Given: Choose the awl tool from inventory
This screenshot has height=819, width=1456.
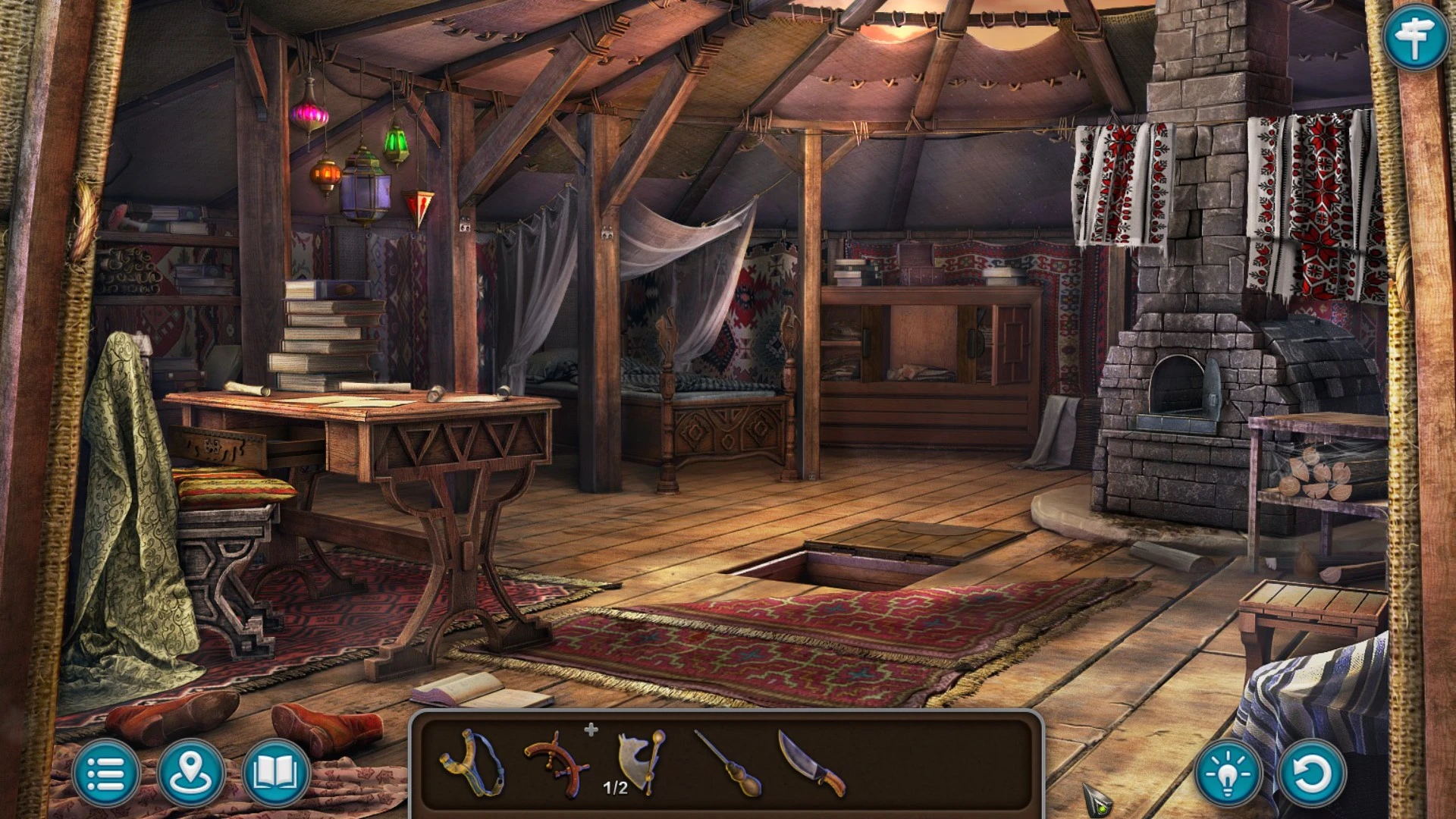Looking at the screenshot, I should (x=728, y=764).
